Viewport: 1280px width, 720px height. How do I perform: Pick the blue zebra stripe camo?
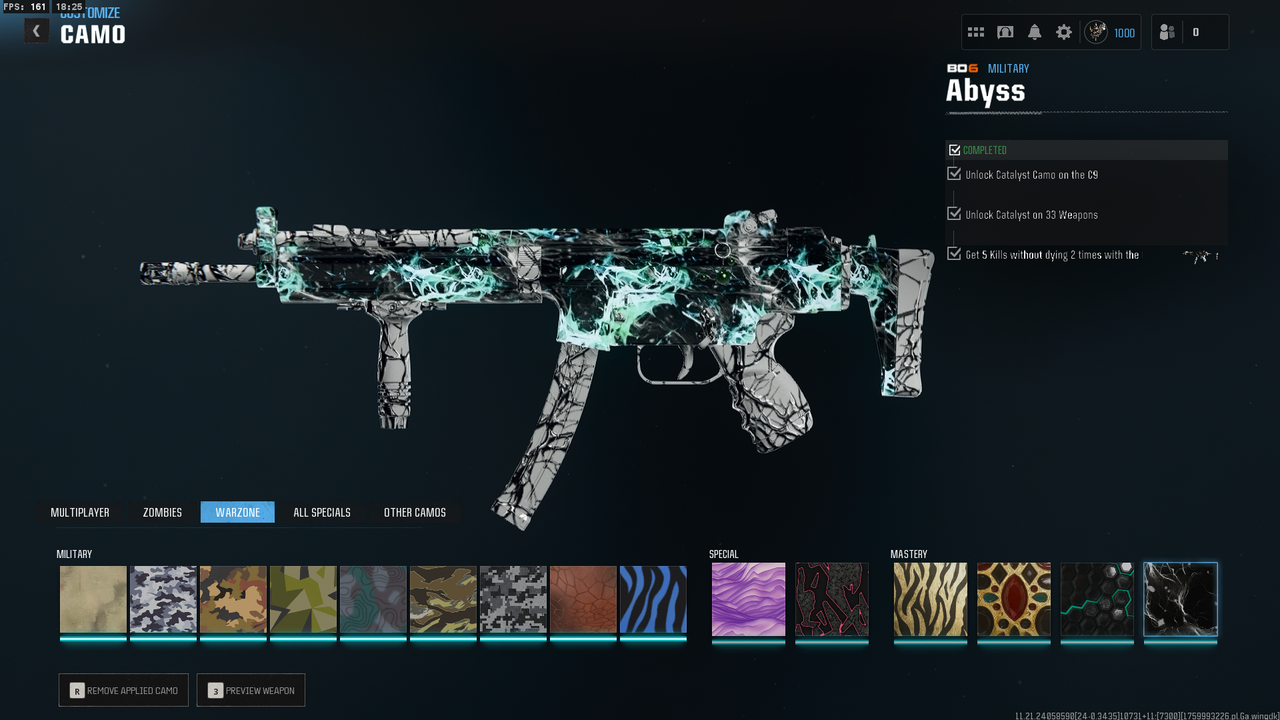(653, 599)
